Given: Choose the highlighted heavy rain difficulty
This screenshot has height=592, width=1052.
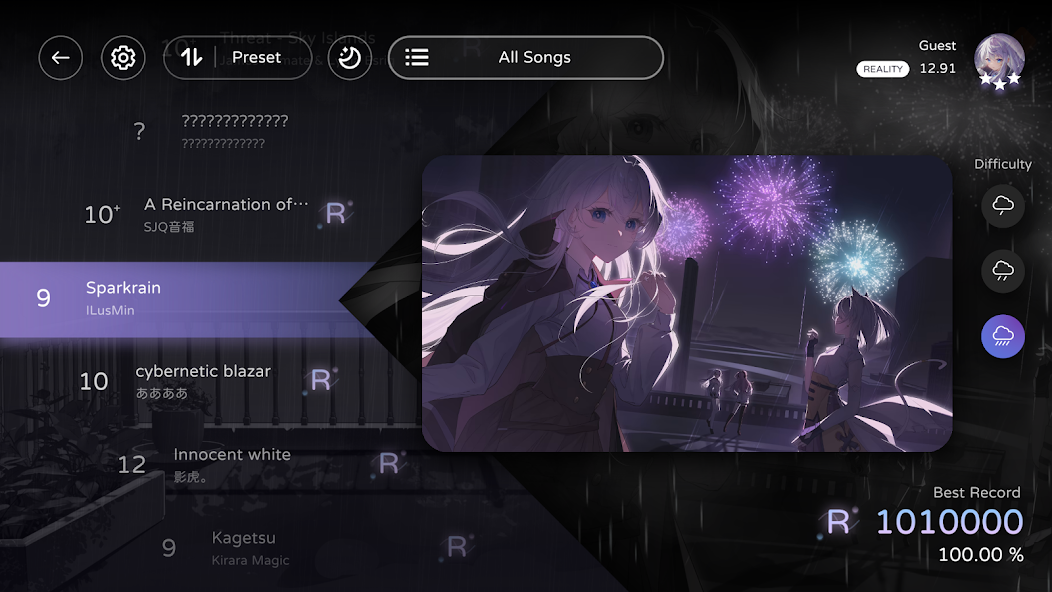Looking at the screenshot, I should pyautogui.click(x=1002, y=336).
